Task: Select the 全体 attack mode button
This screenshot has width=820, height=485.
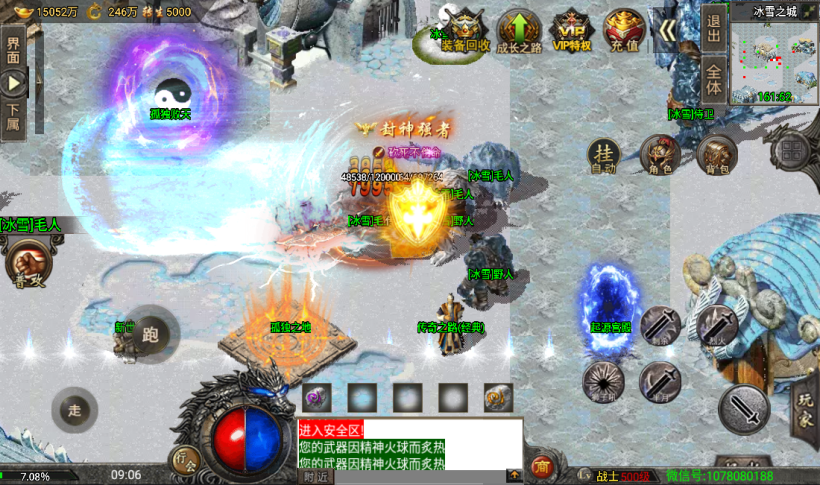Action: pos(713,77)
